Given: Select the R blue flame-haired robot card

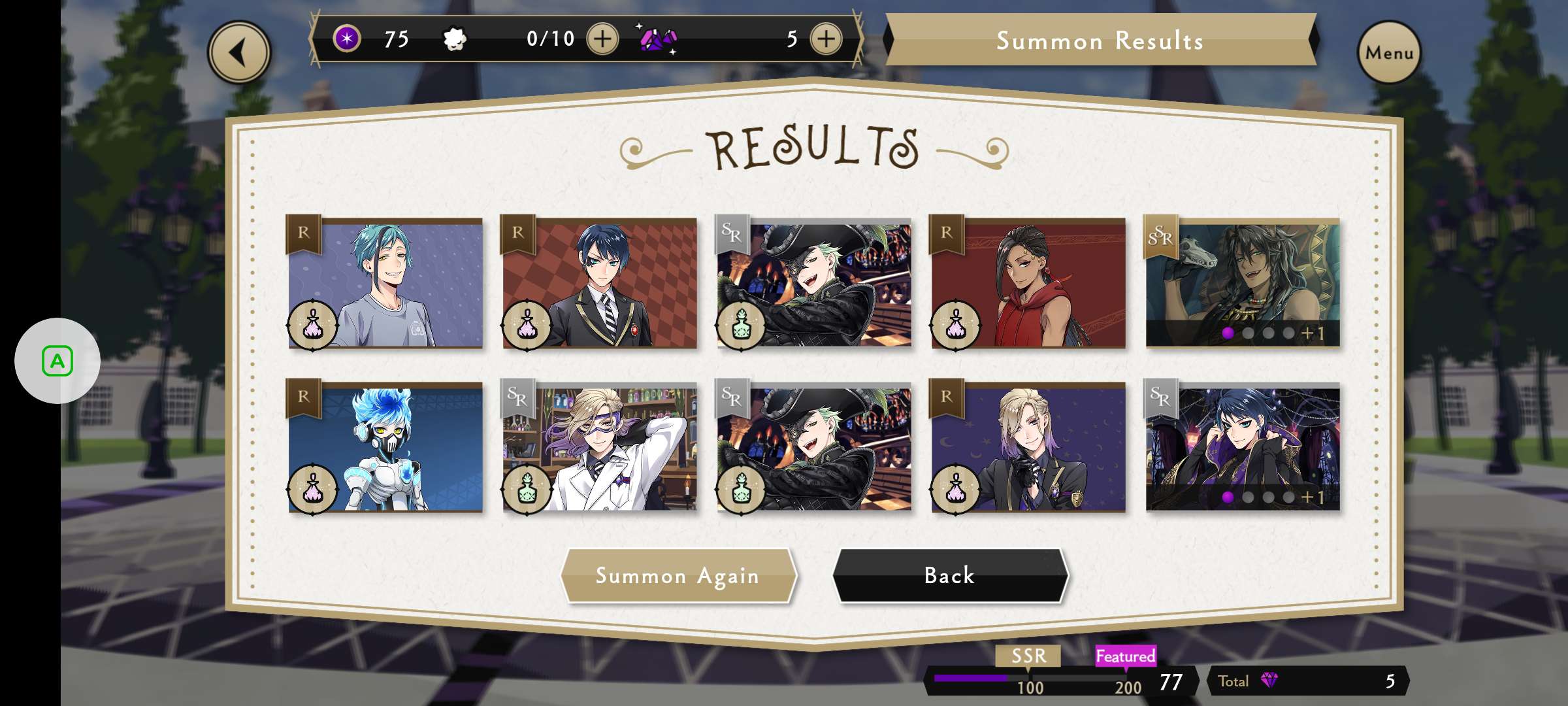Looking at the screenshot, I should point(385,447).
